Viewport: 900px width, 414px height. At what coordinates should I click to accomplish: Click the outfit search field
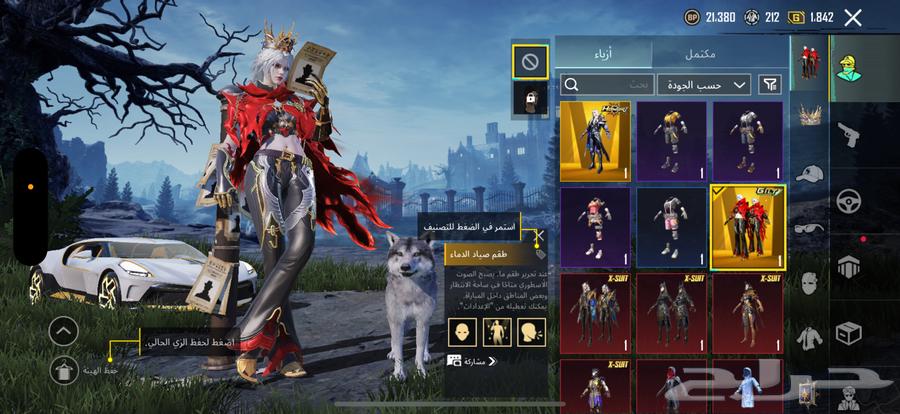click(604, 85)
